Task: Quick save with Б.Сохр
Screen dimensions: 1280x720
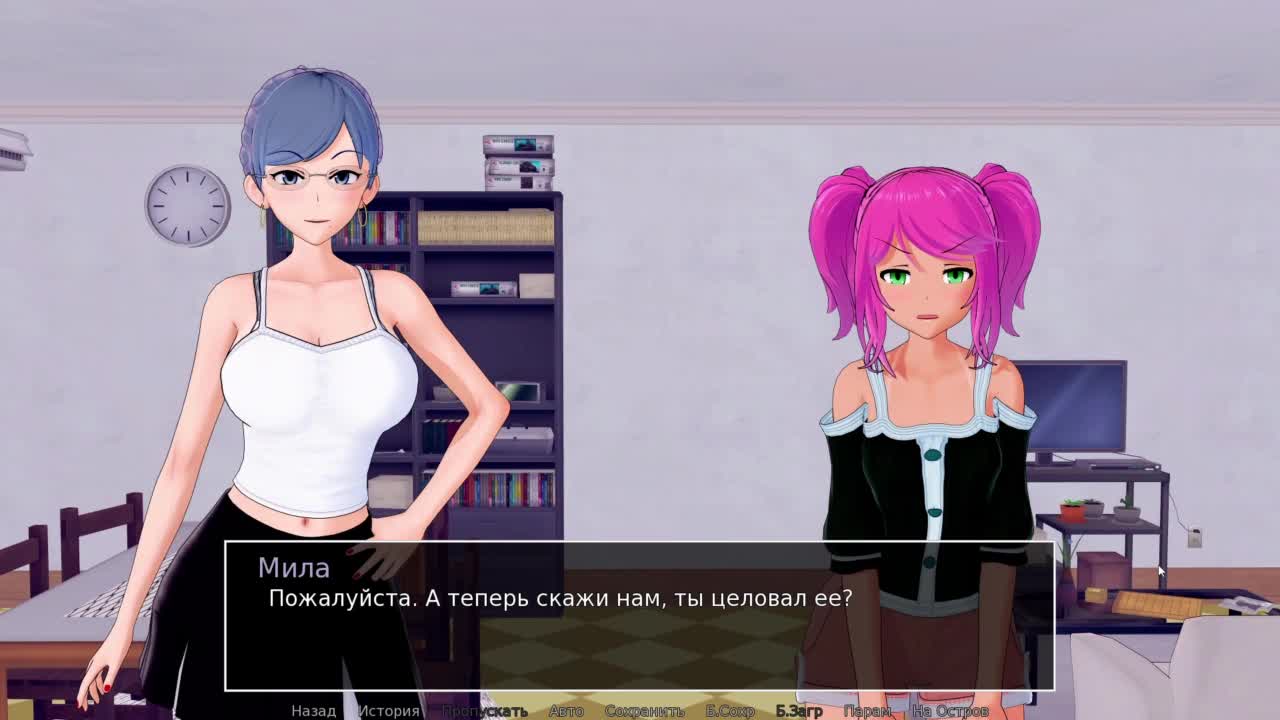Action: tap(730, 711)
